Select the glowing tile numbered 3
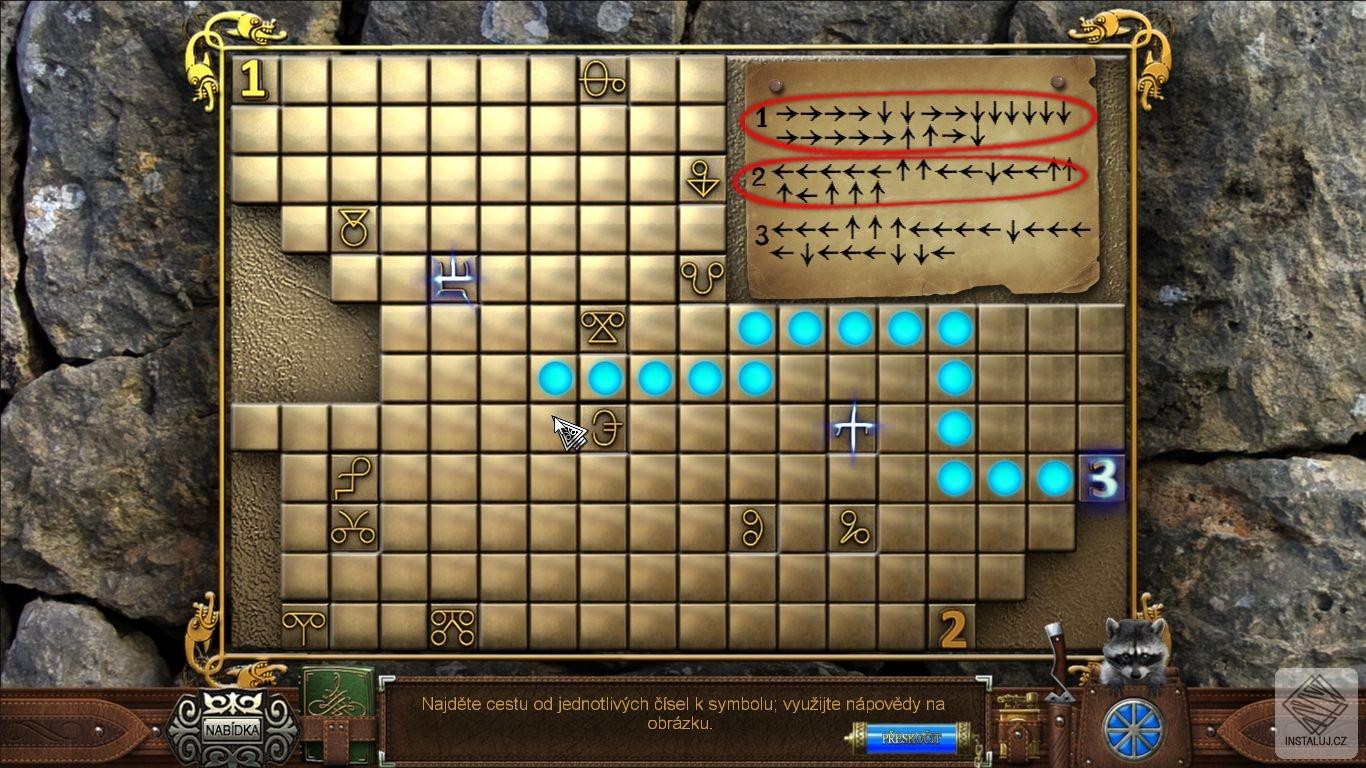Viewport: 1366px width, 768px height. click(x=1102, y=479)
